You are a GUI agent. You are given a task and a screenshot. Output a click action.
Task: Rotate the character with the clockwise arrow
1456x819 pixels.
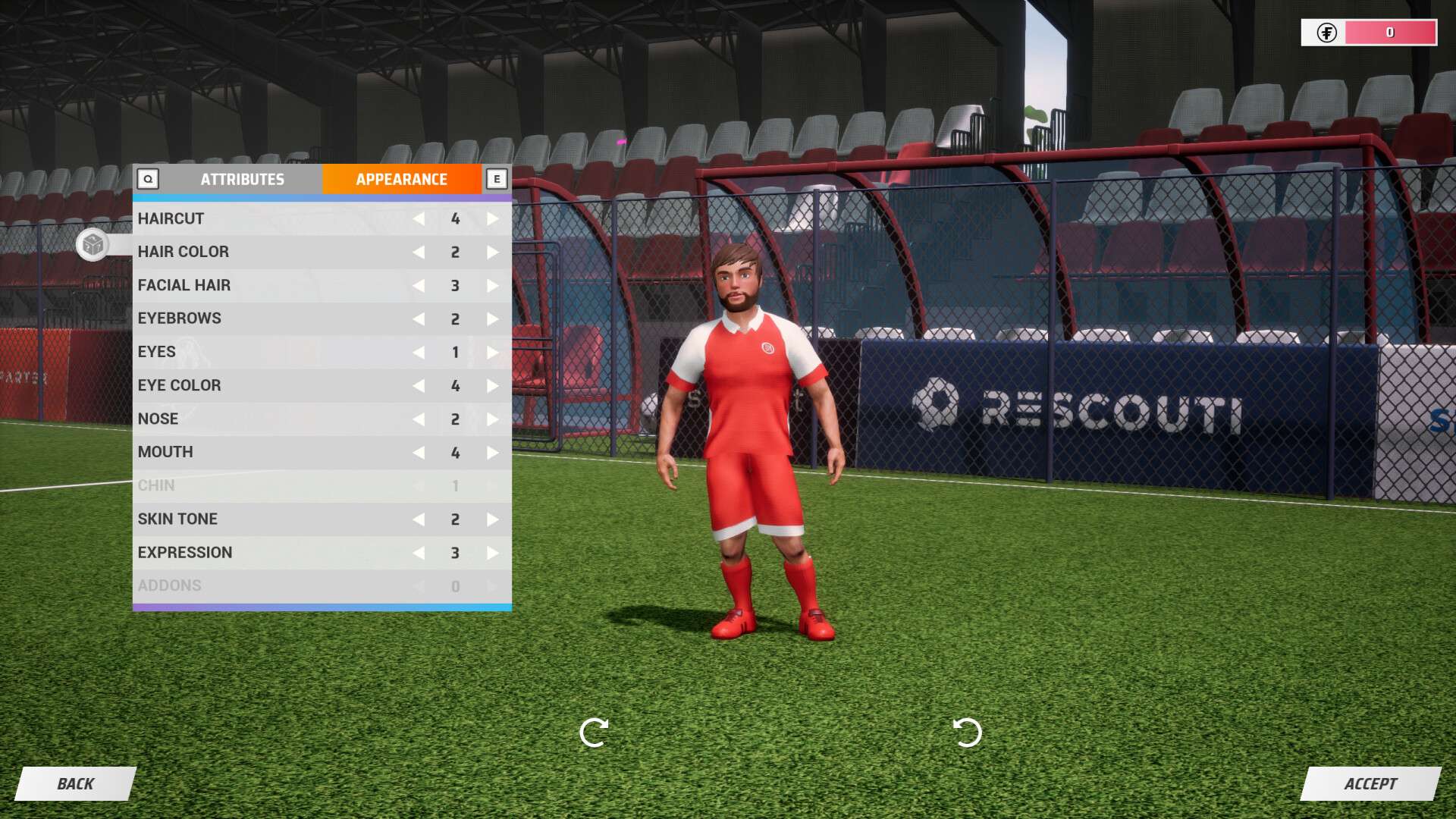pos(593,733)
